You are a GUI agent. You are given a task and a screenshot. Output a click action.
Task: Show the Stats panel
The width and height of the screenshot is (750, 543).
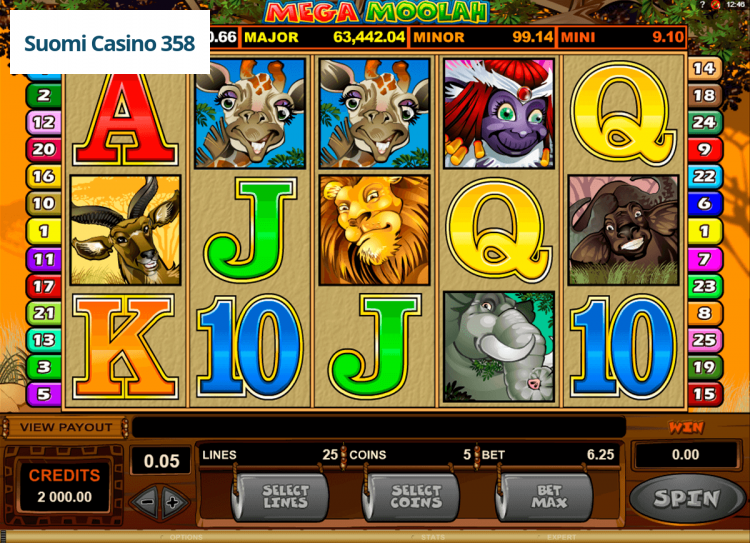(x=432, y=538)
